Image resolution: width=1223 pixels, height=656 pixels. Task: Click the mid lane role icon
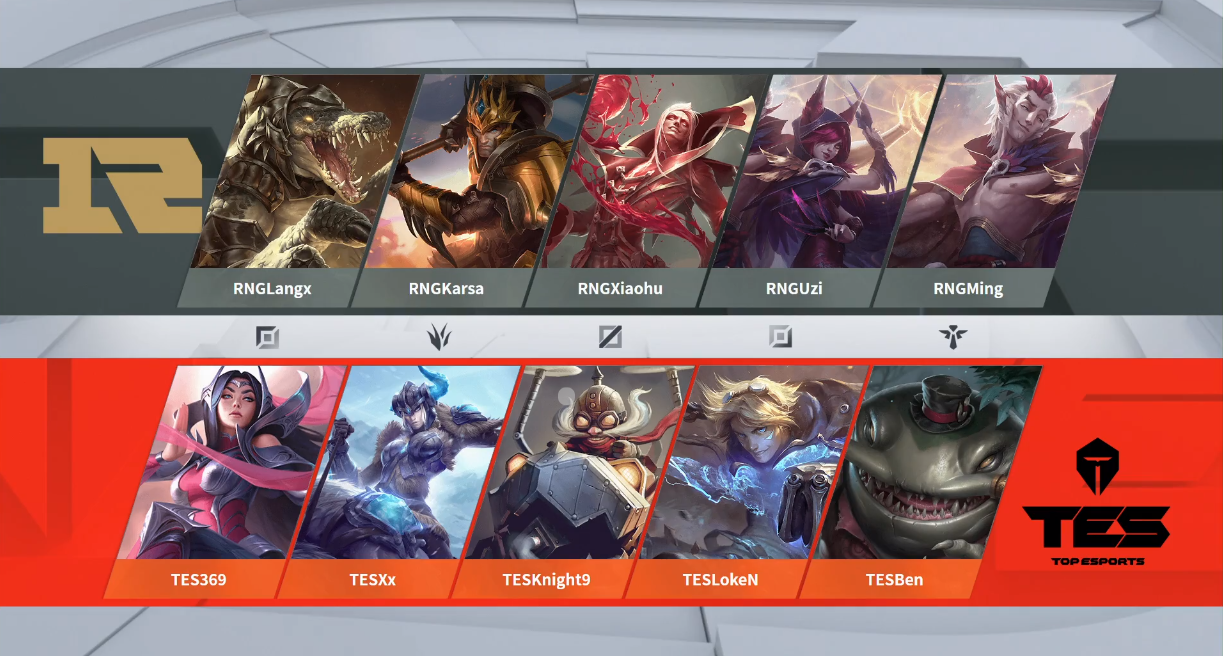(610, 337)
